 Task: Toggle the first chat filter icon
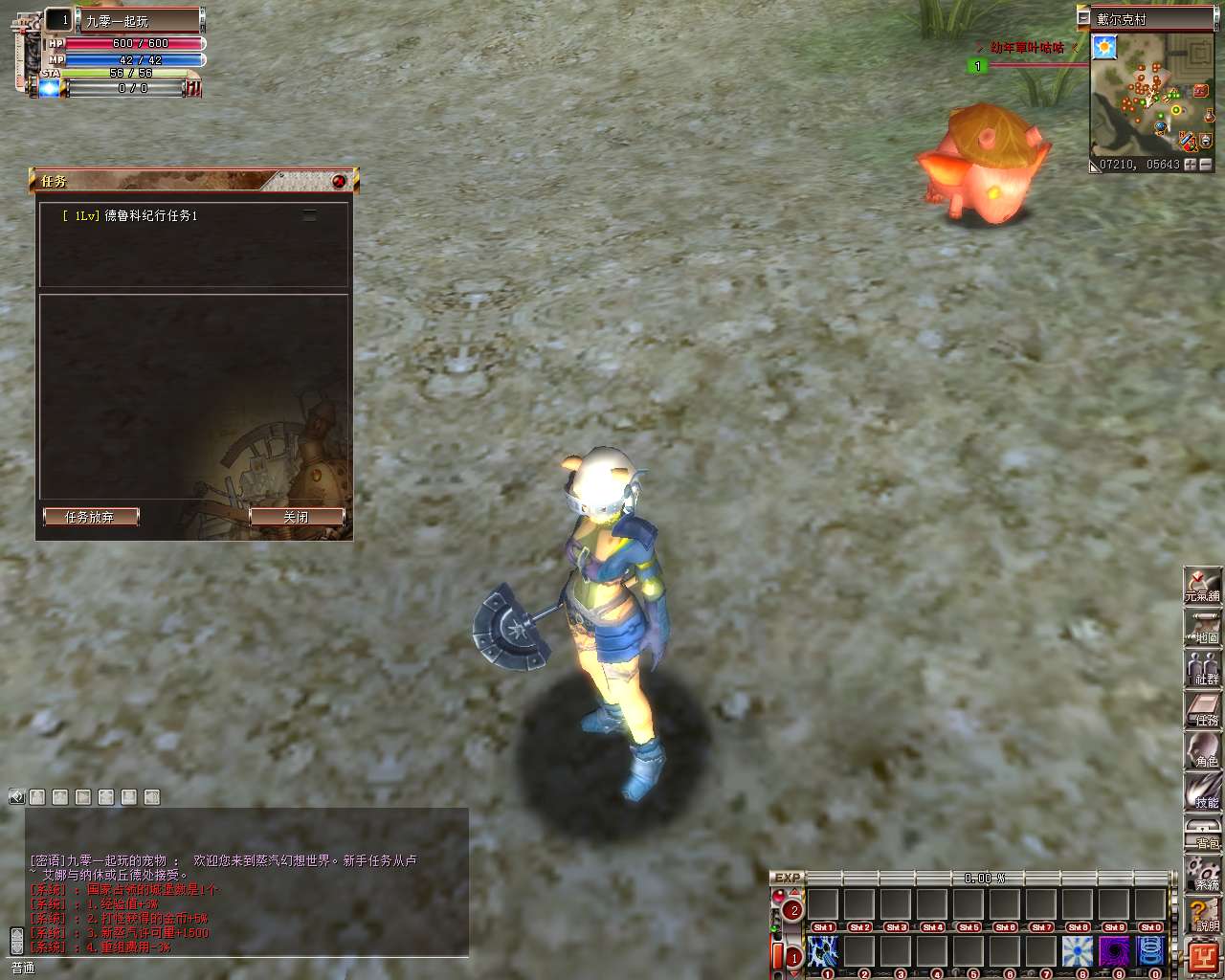tap(35, 798)
